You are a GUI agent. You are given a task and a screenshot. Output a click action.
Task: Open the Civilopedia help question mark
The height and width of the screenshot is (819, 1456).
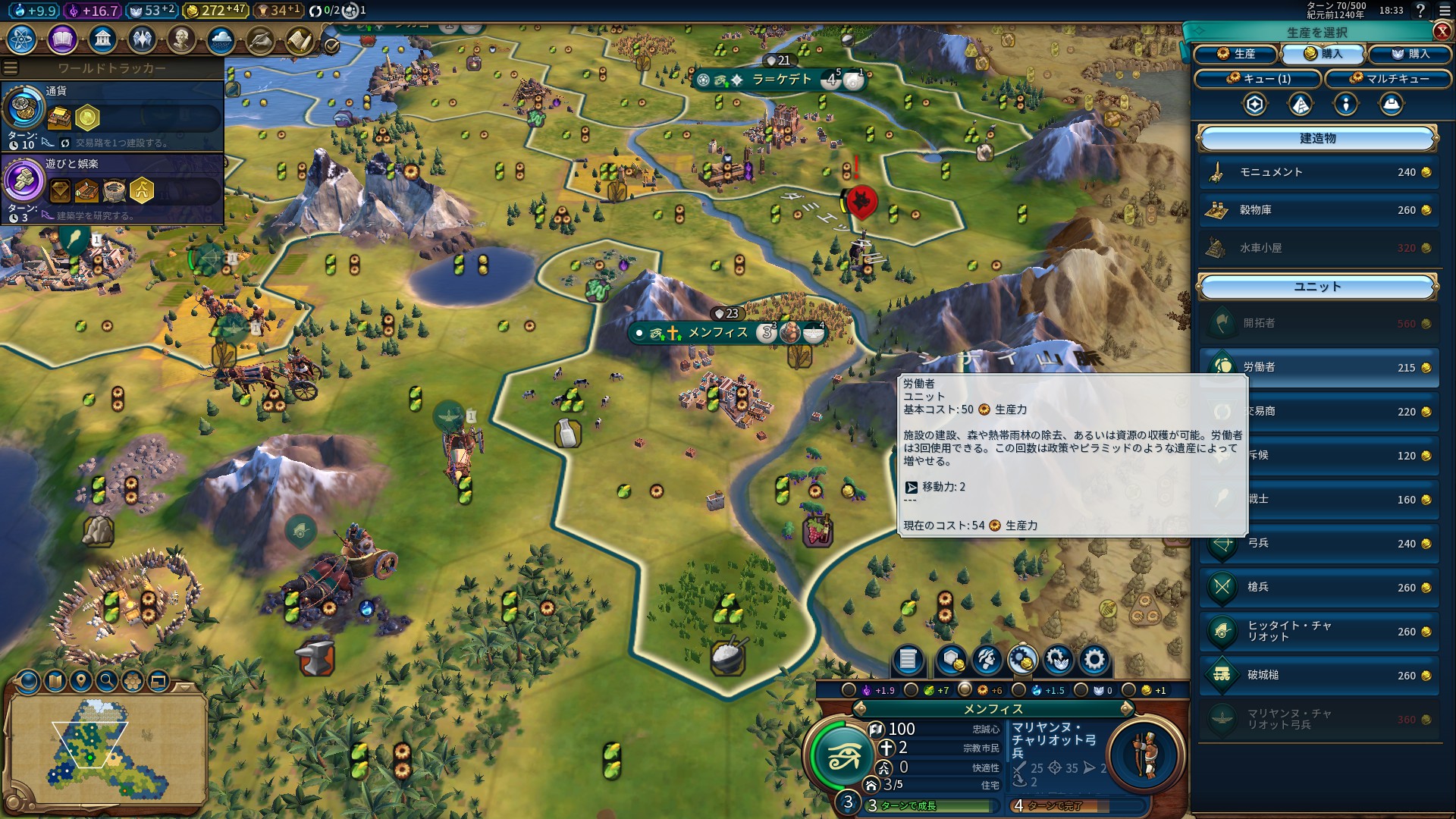click(x=1420, y=10)
